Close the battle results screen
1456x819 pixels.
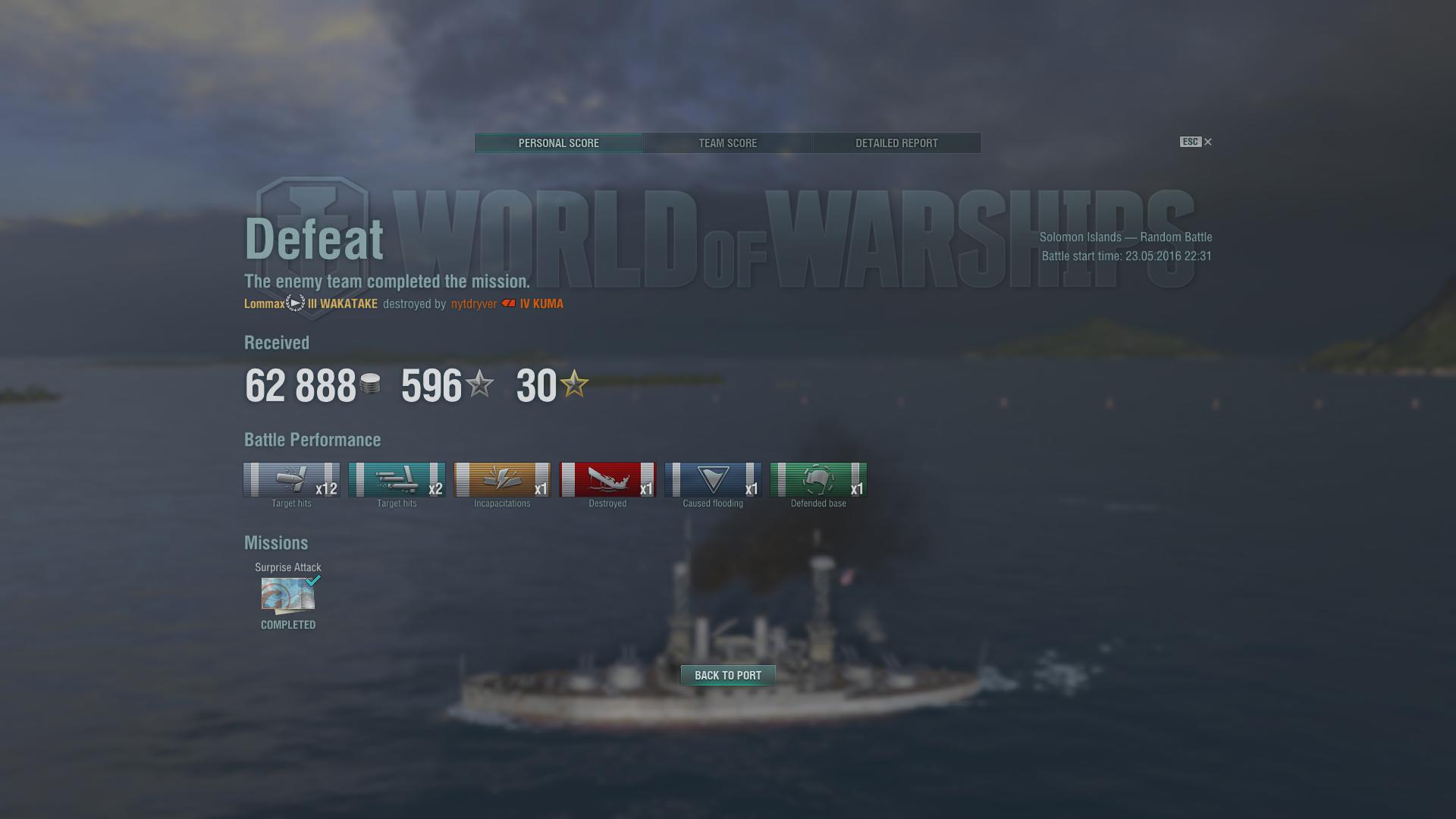tap(1208, 142)
